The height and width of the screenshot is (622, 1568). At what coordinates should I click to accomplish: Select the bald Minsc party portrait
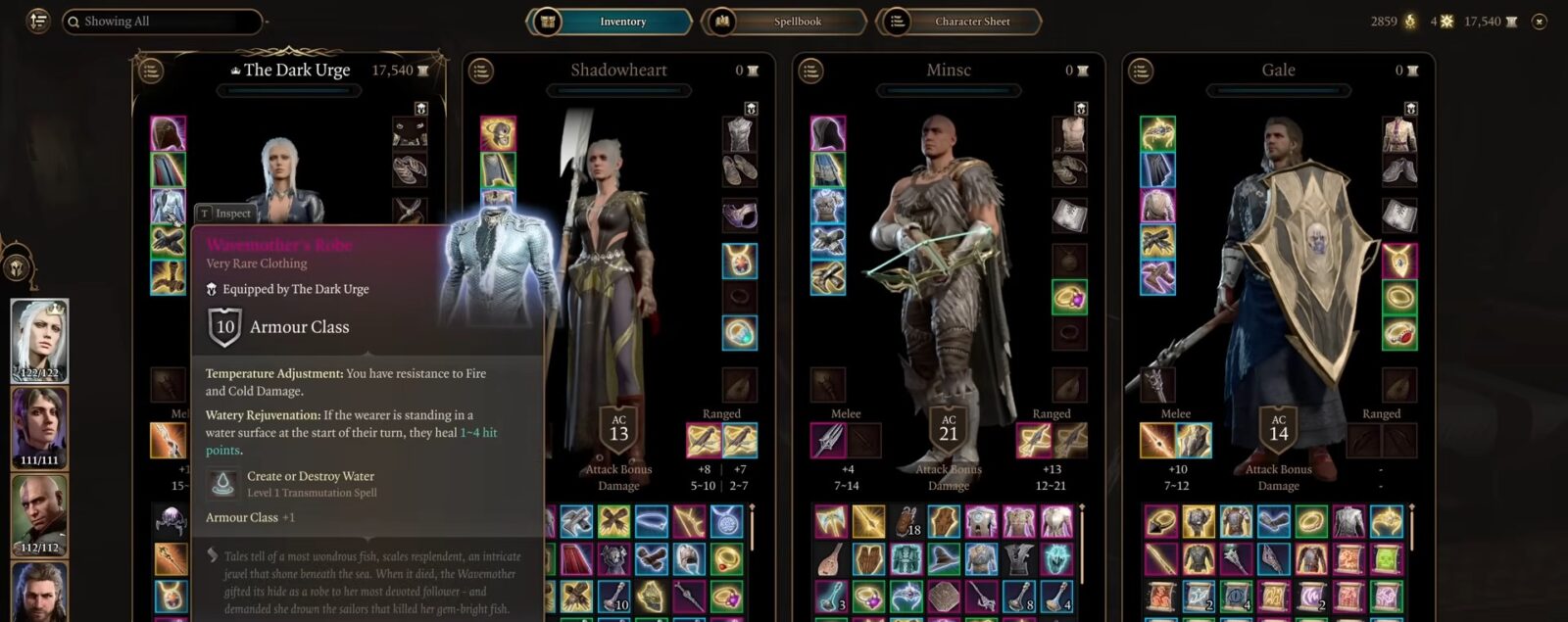tap(39, 515)
